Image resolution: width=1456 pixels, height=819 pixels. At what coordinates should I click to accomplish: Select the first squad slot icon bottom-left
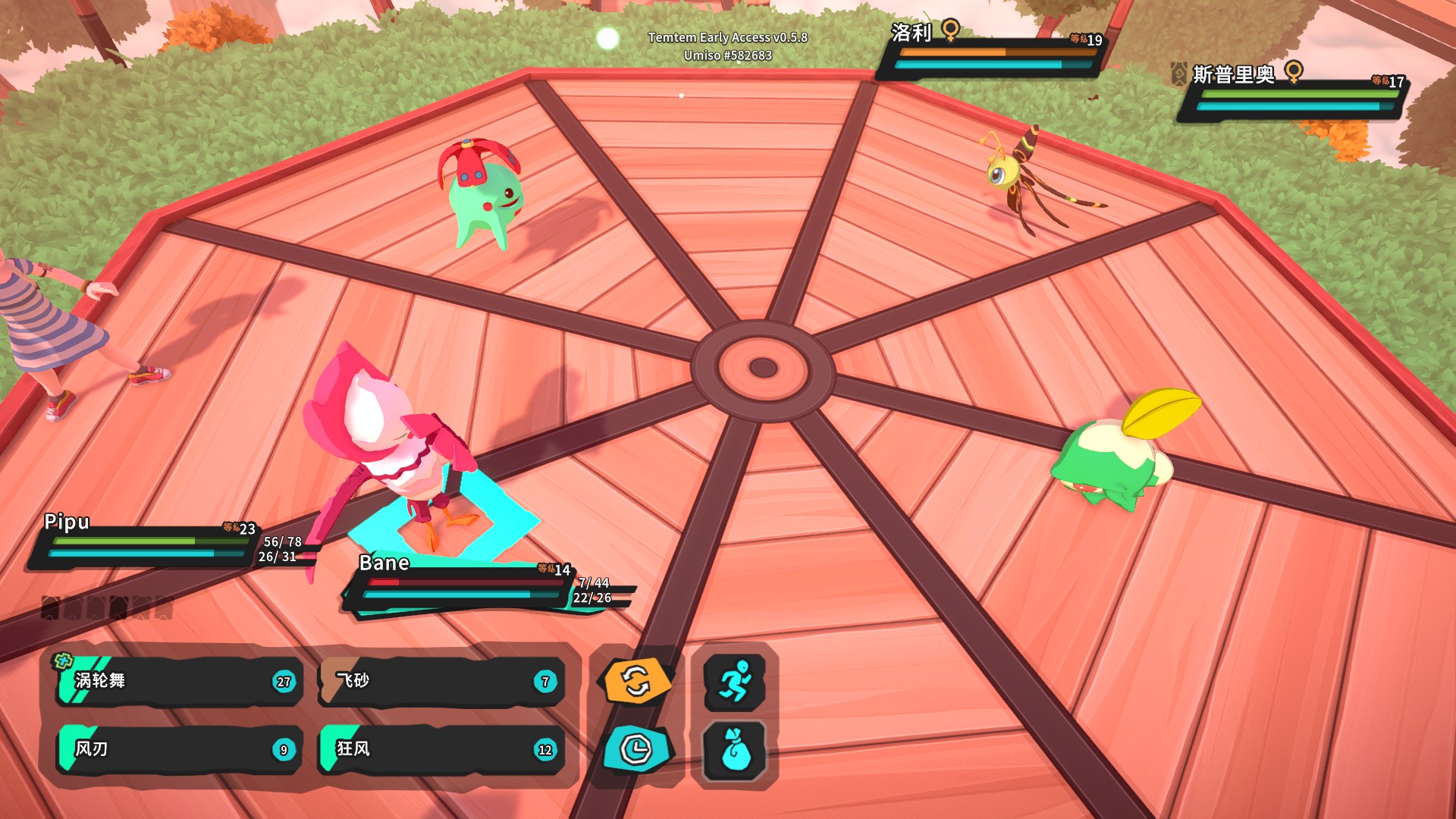pos(52,607)
